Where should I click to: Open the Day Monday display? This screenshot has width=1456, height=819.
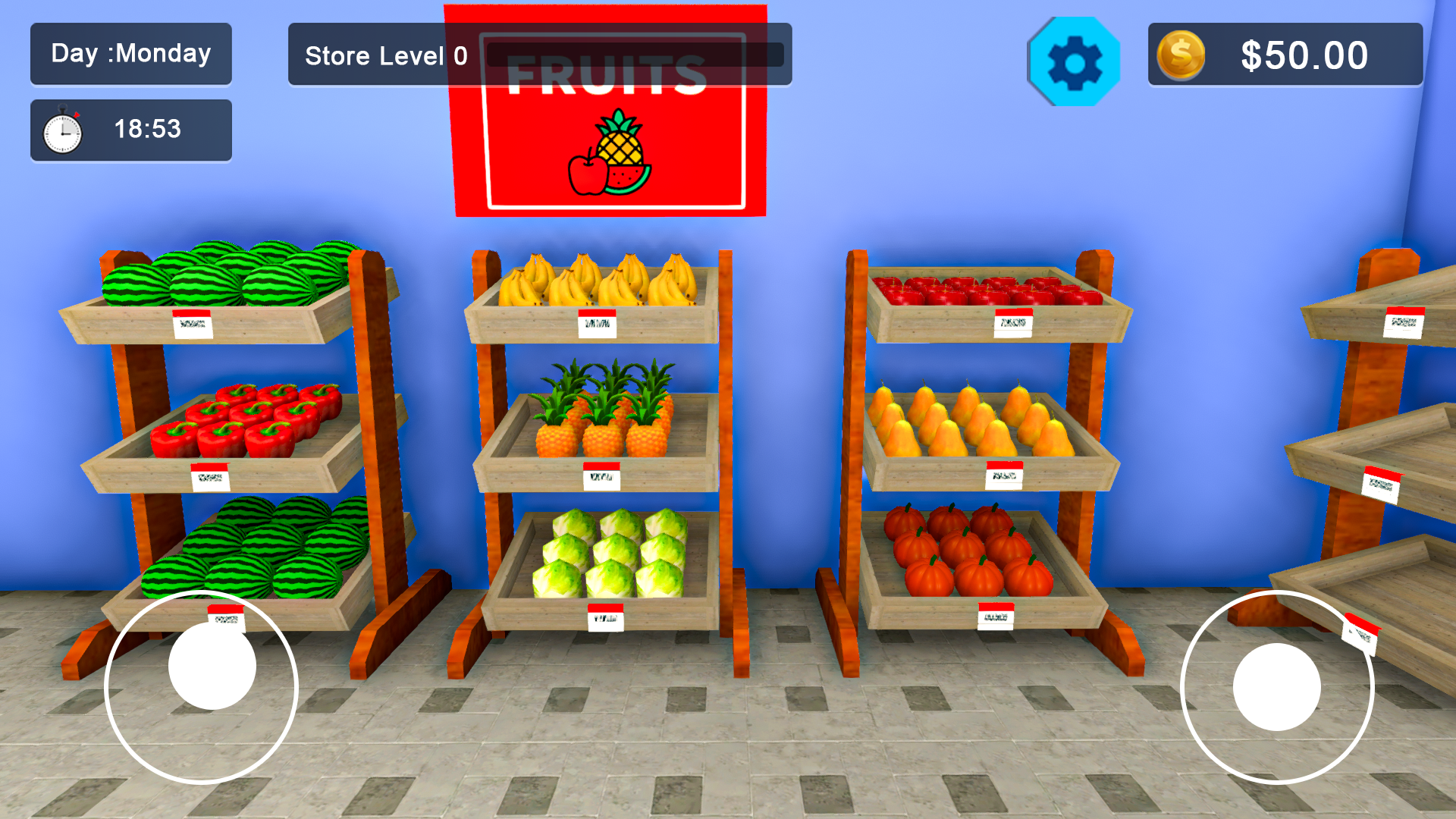coord(130,53)
